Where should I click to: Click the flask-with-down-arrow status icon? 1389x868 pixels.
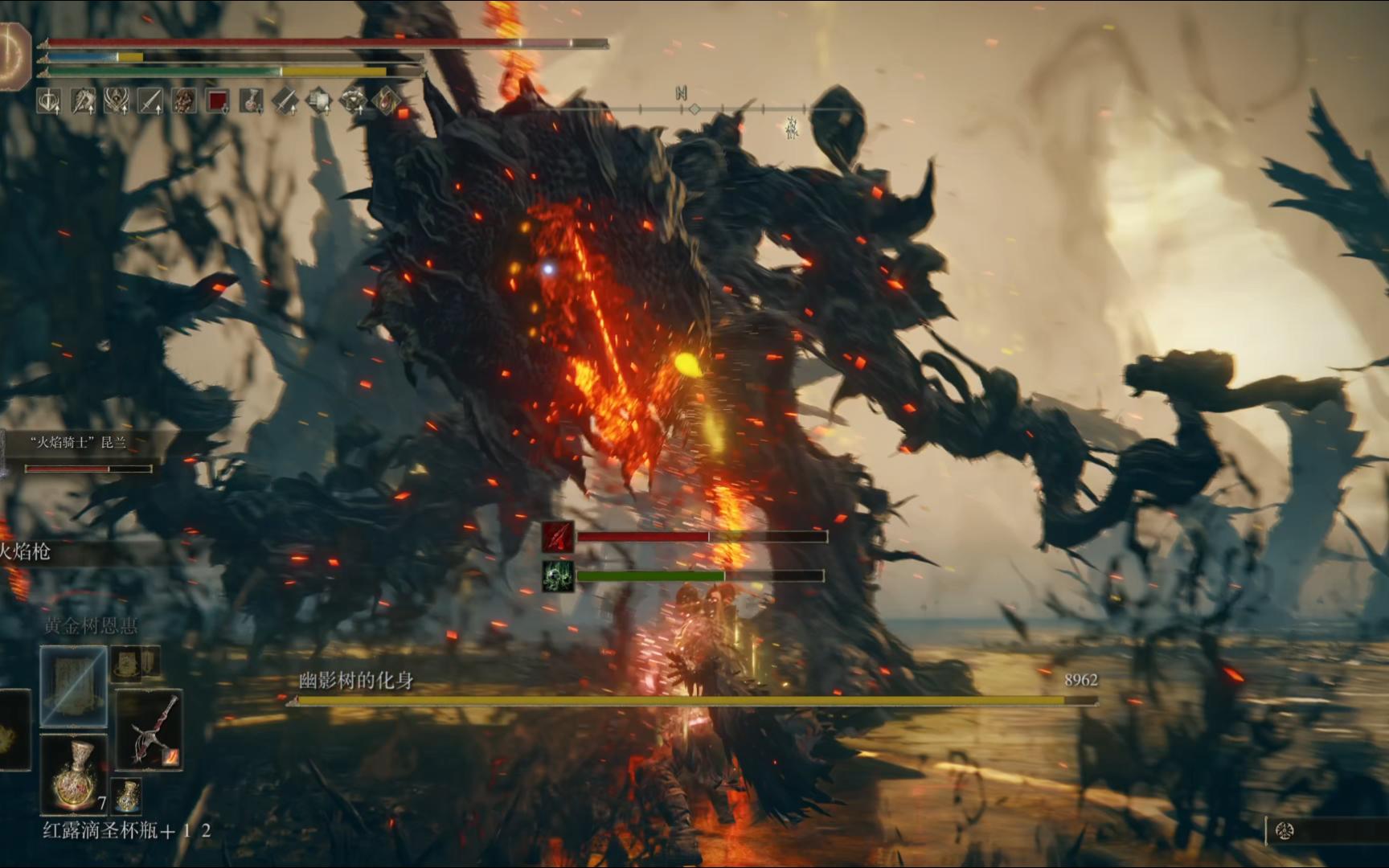(x=252, y=101)
